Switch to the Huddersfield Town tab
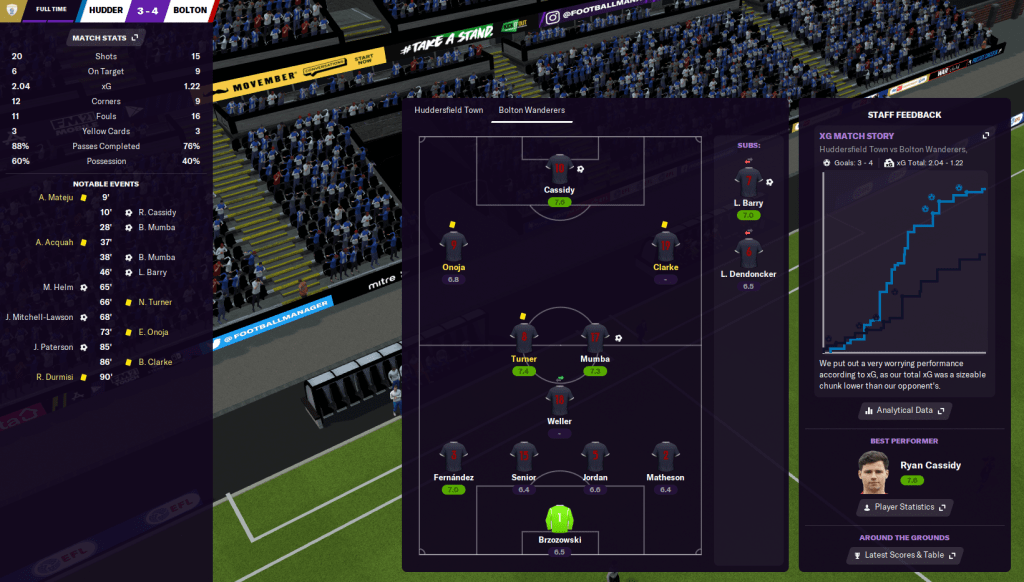 [449, 110]
